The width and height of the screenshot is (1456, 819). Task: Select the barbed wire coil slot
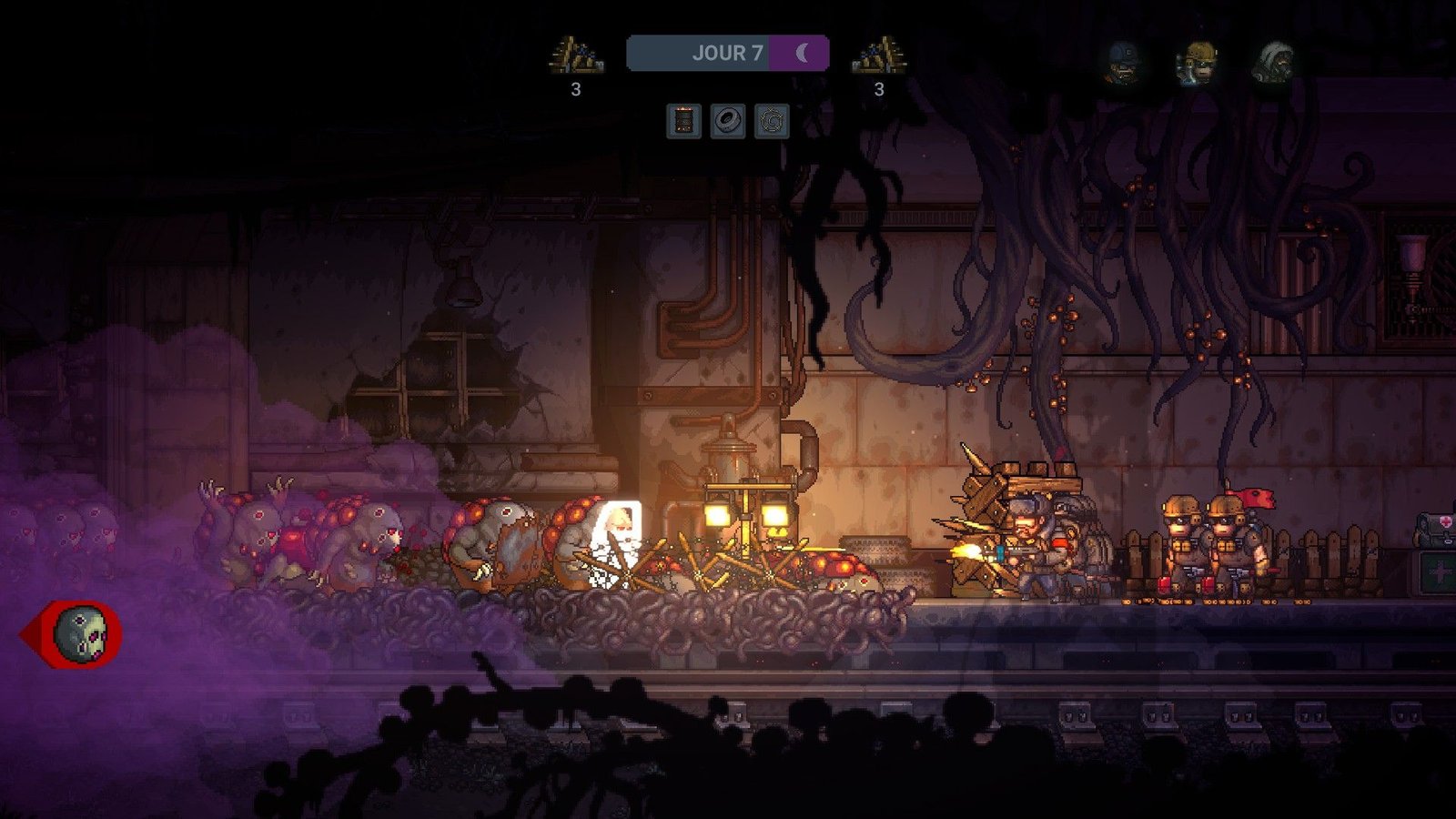[x=772, y=121]
